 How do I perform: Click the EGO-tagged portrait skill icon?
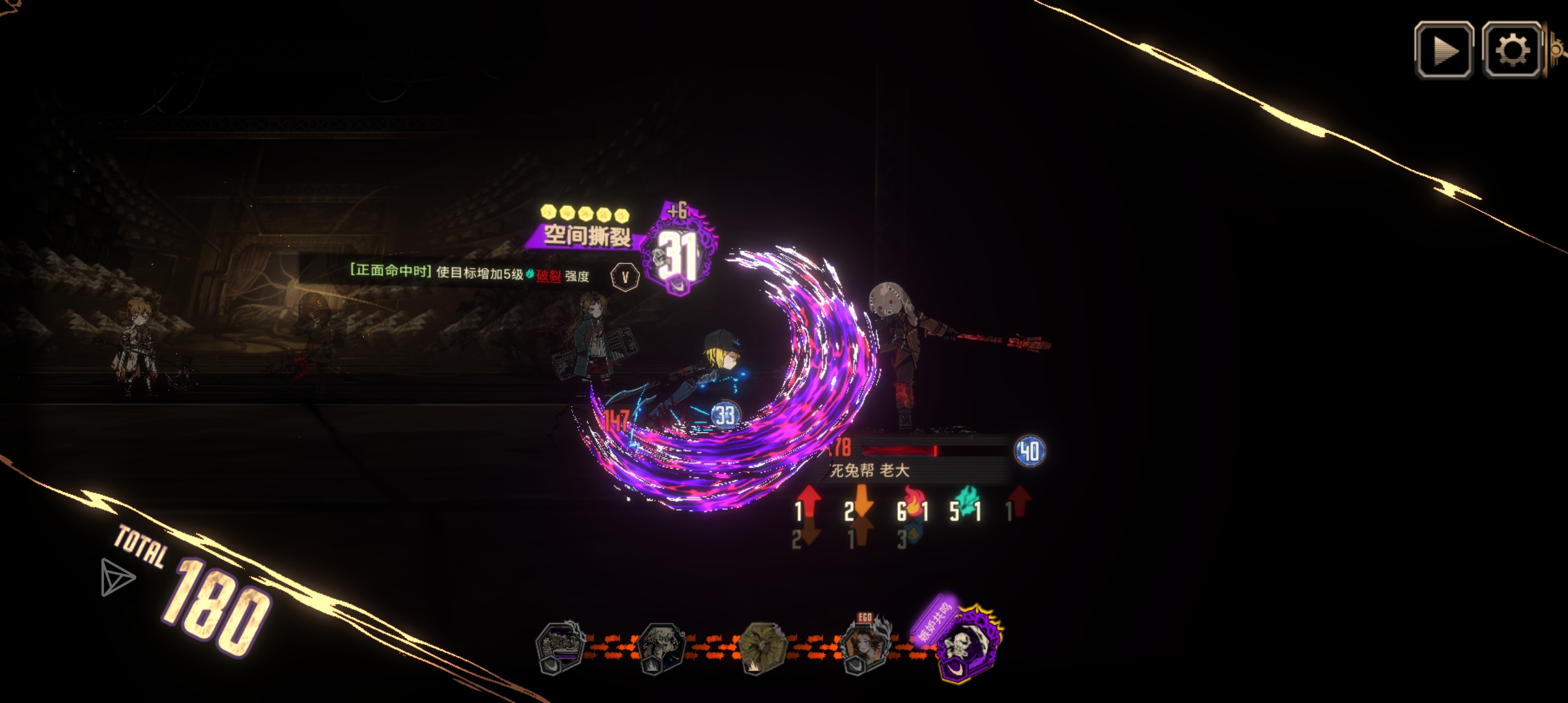click(x=865, y=645)
